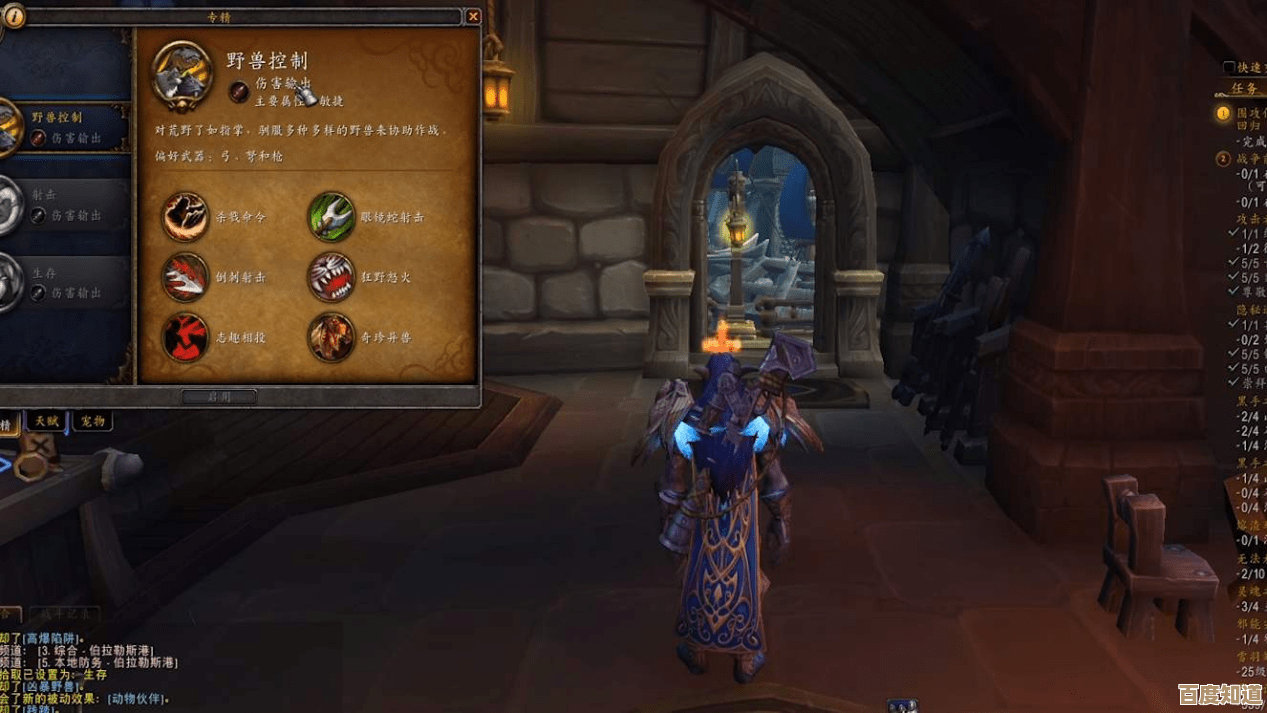Viewport: 1267px width, 713px height.
Task: Inspect the 狂野怒火 ability icon
Action: point(331,277)
